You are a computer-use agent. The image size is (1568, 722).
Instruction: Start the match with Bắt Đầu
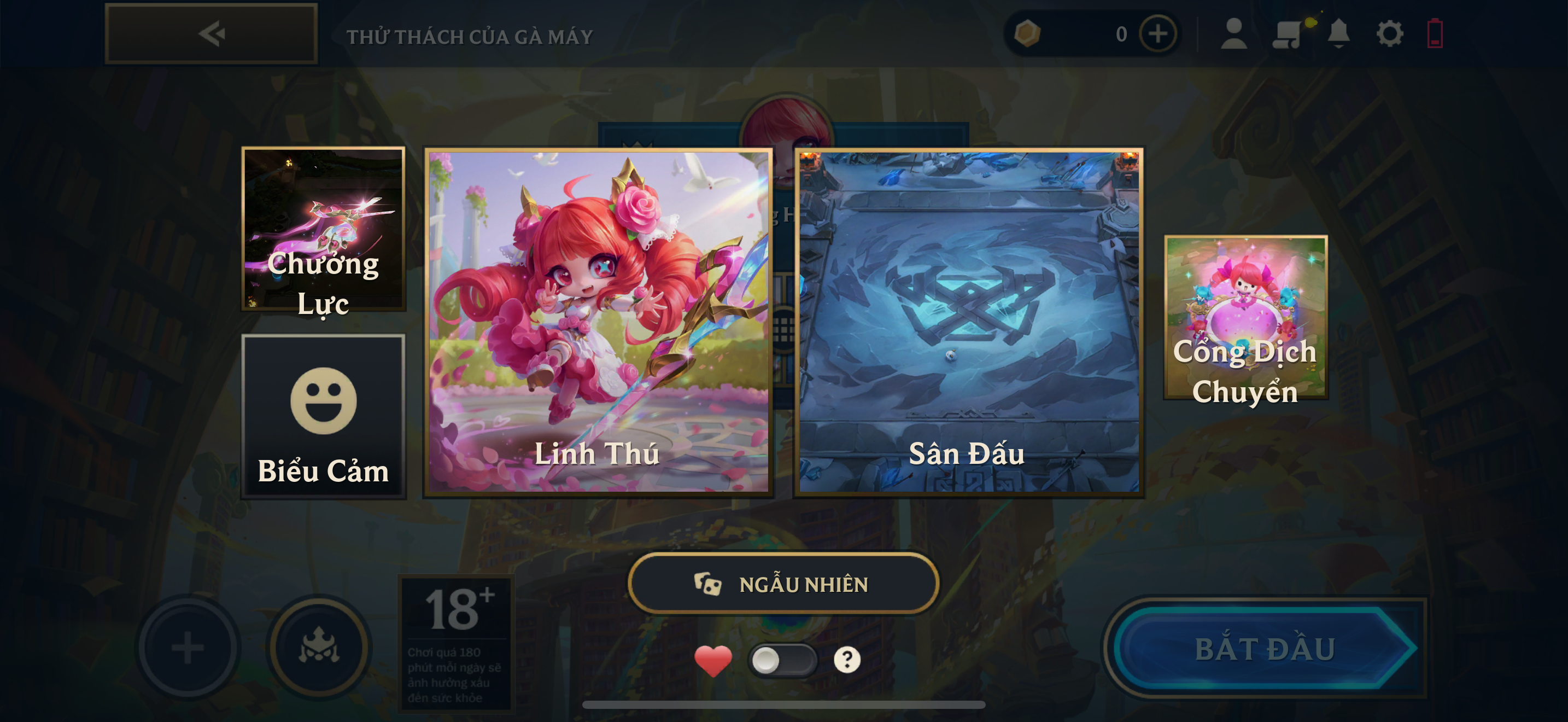tap(1265, 648)
